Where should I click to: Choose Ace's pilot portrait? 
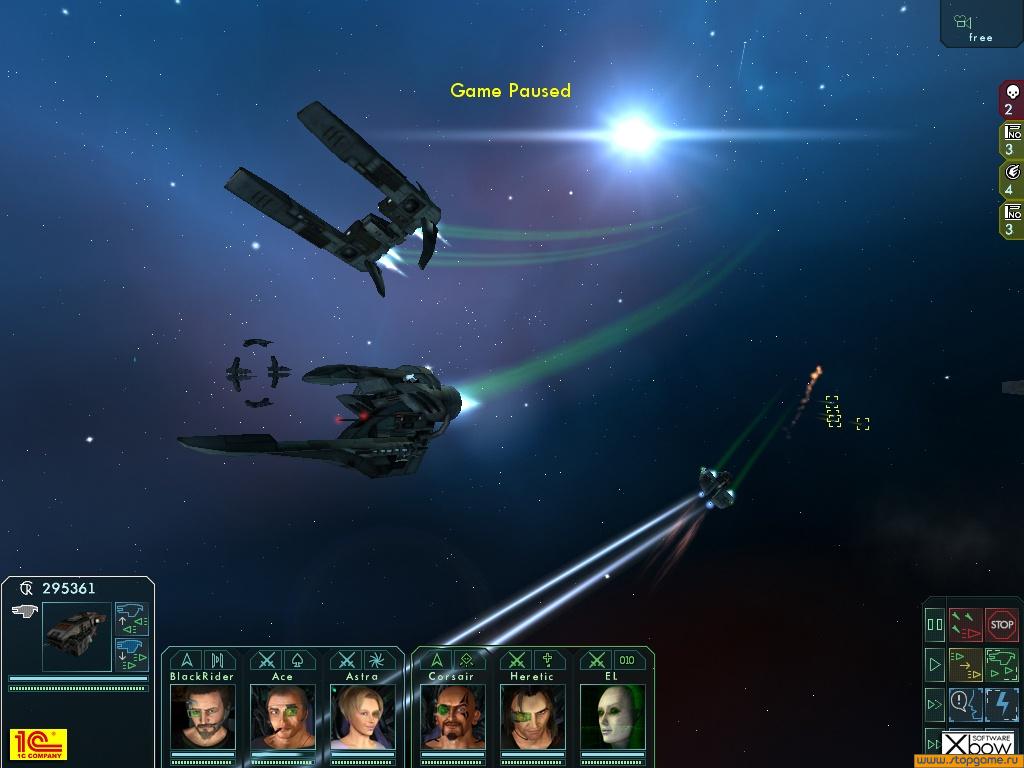coord(283,716)
